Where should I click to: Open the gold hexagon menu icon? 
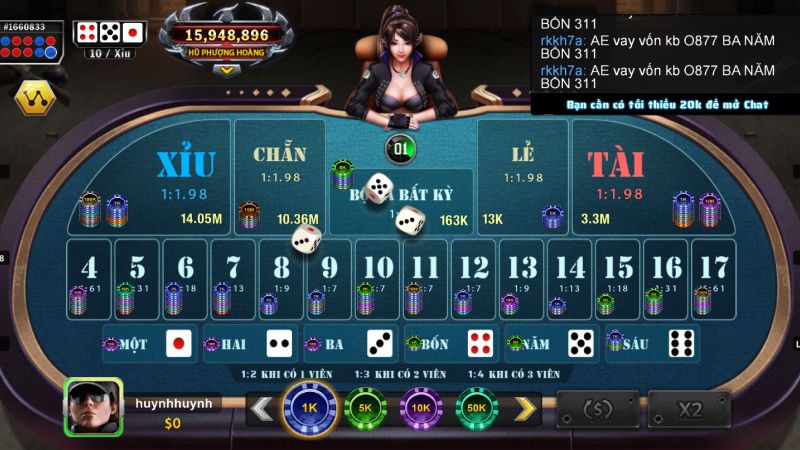tap(33, 97)
